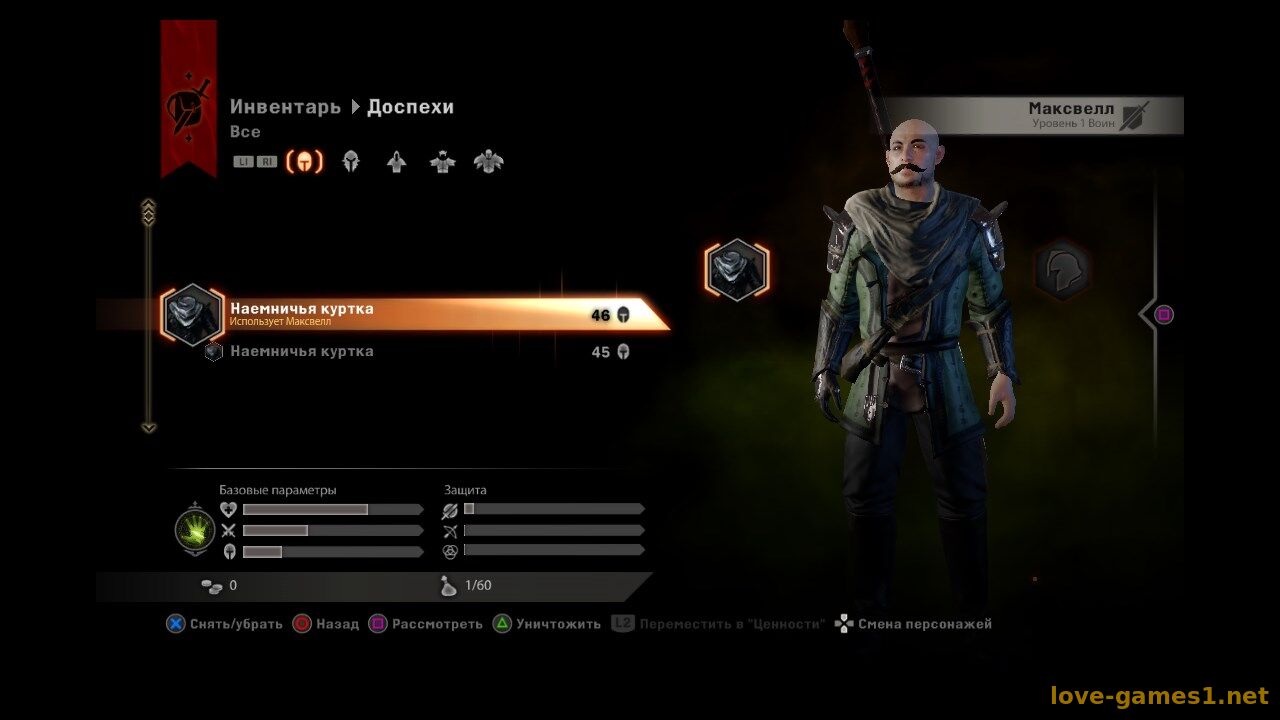
Task: Click the down arrow below the item list
Action: coord(149,428)
